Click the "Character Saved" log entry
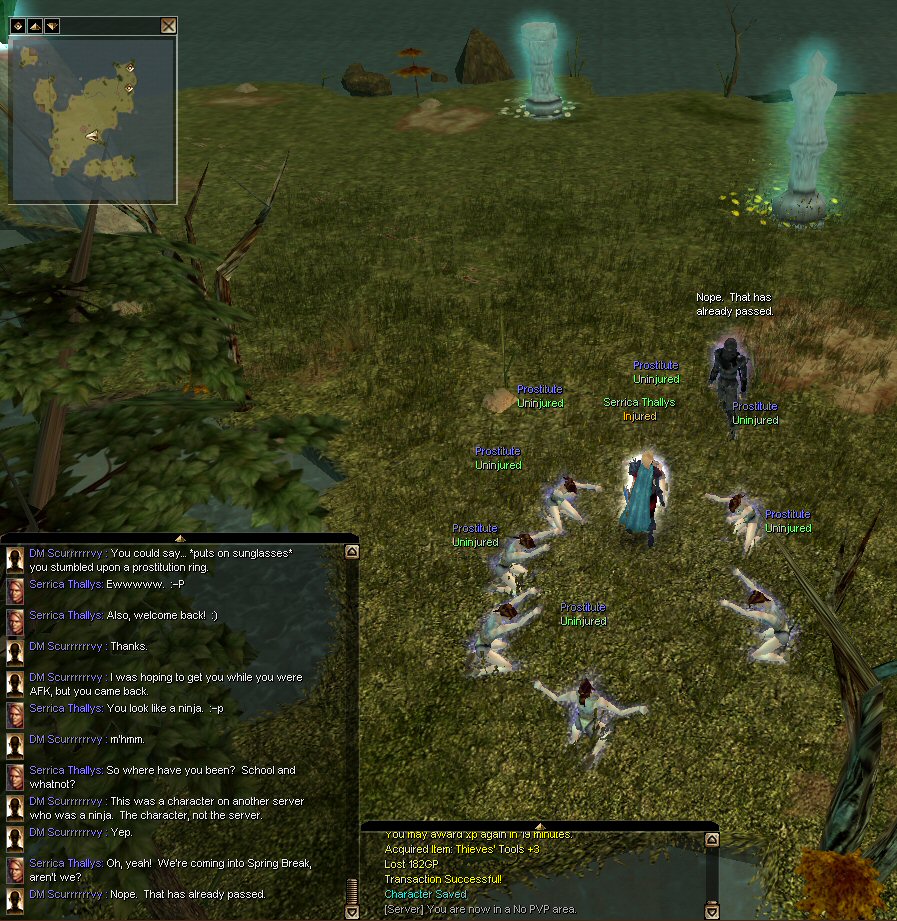897x921 pixels. coord(425,894)
